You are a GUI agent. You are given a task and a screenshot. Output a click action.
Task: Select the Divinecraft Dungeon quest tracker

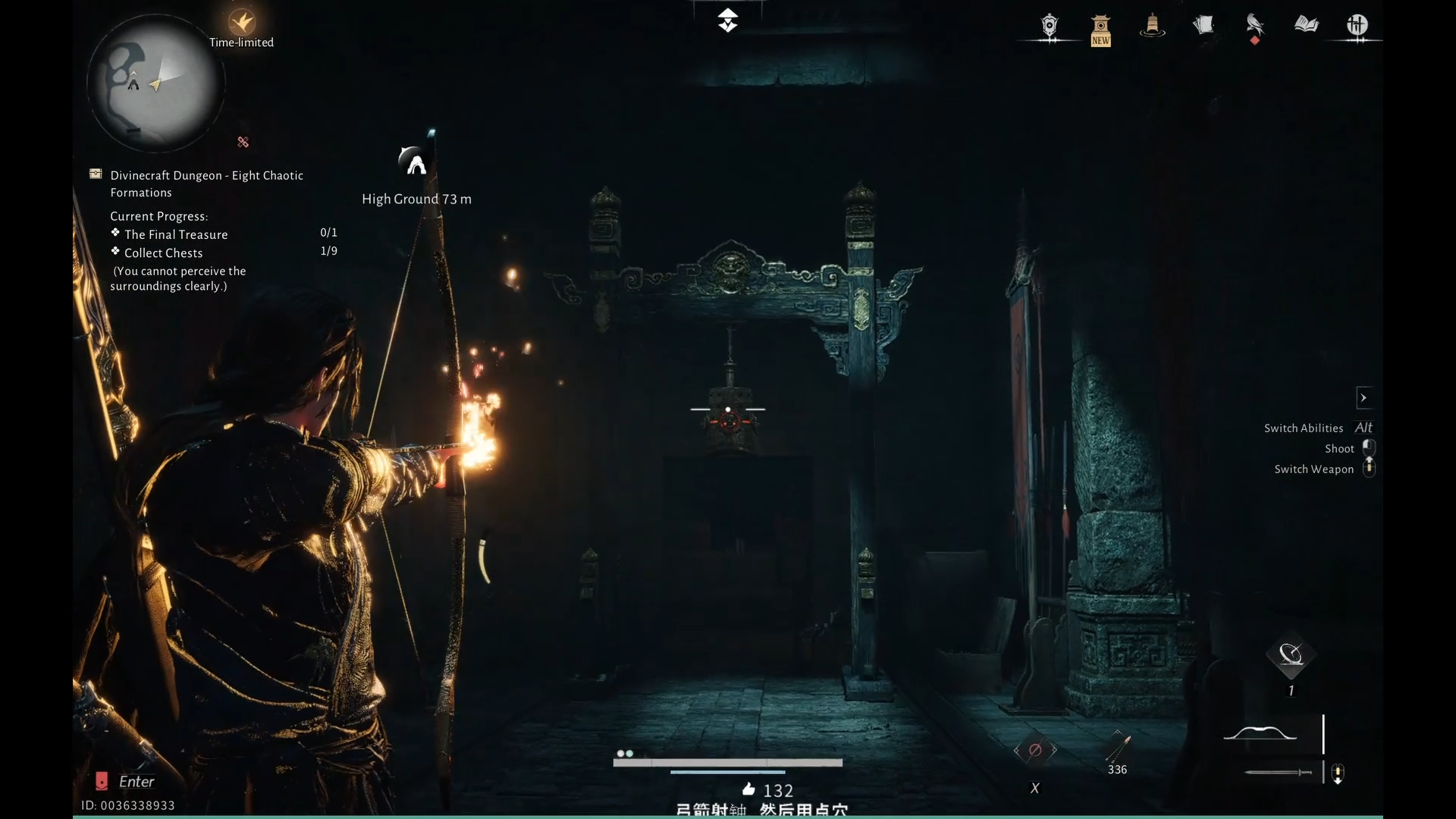(206, 184)
